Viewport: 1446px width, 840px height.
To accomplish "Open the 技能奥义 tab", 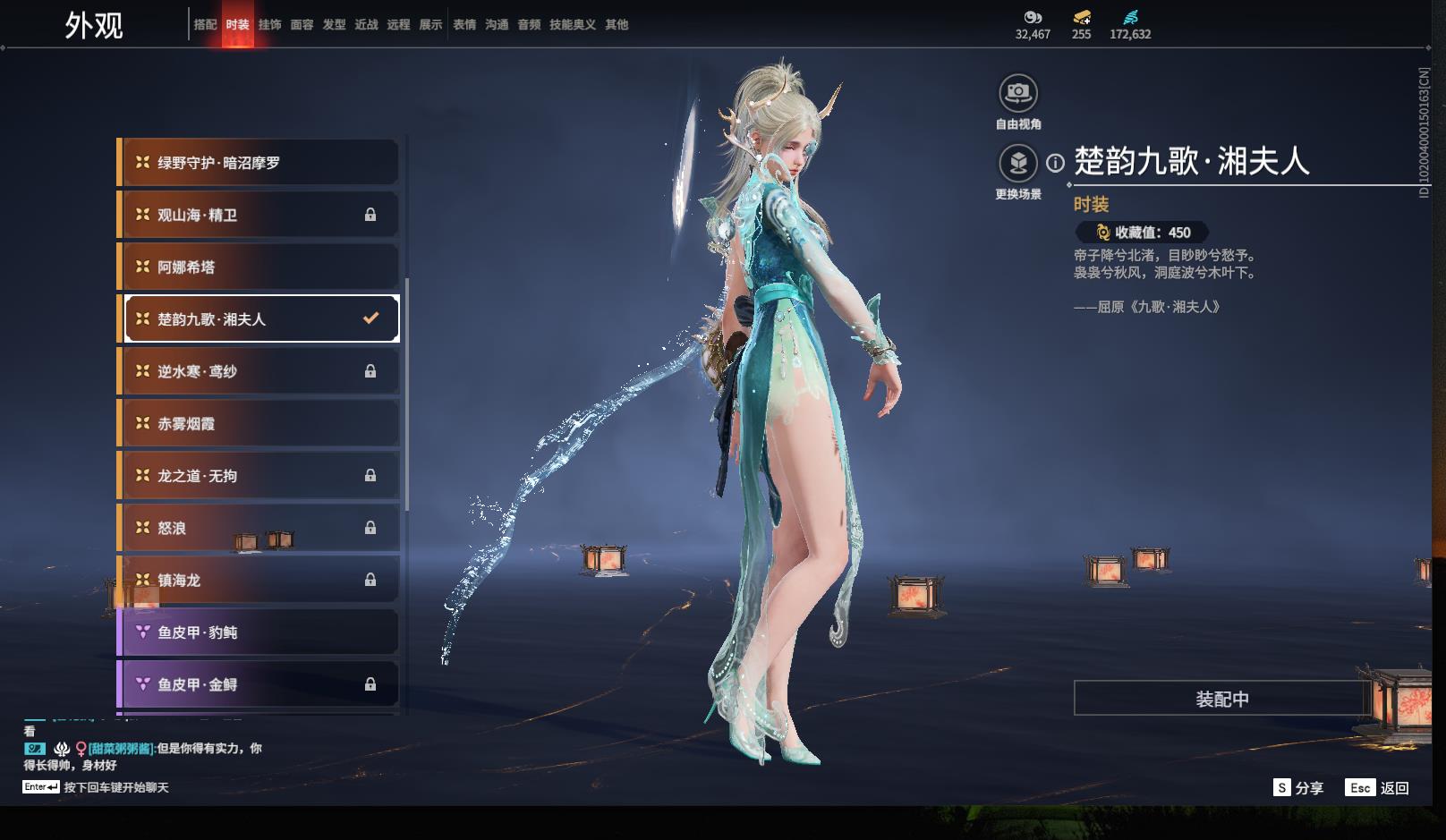I will pos(572,25).
